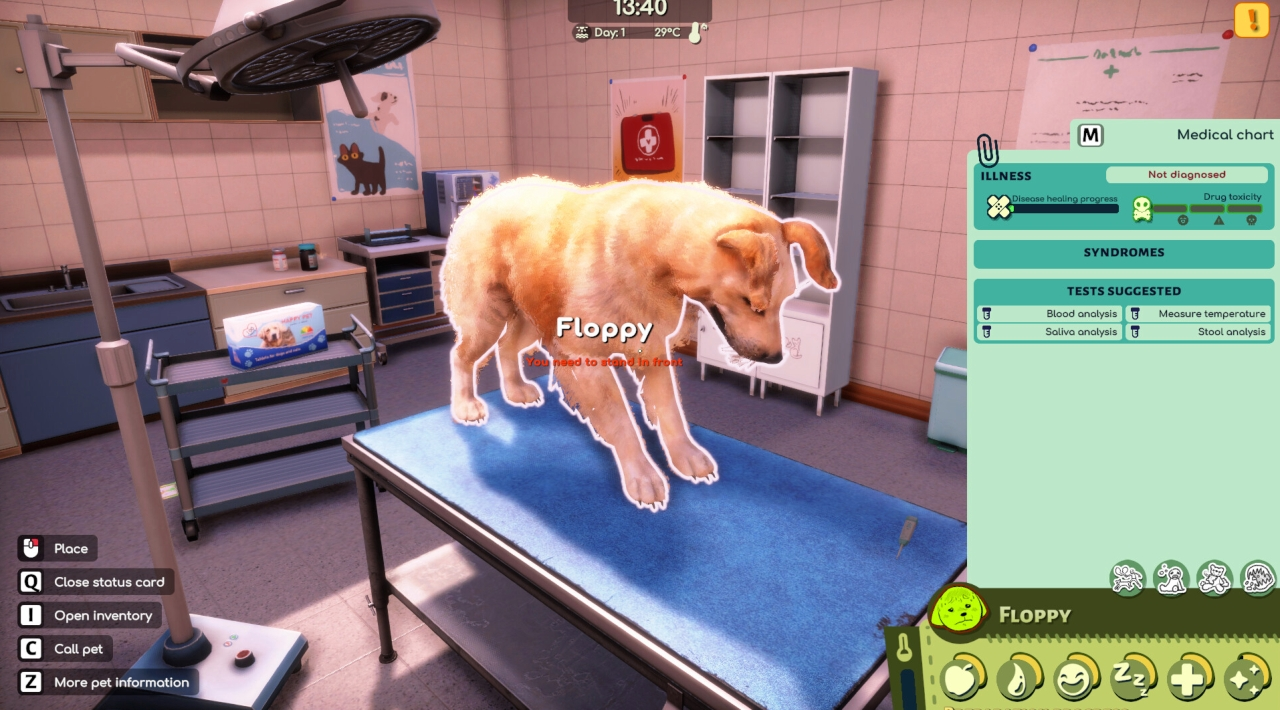This screenshot has width=1280, height=710.
Task: Check the plus-sign health icon
Action: pos(1189,680)
